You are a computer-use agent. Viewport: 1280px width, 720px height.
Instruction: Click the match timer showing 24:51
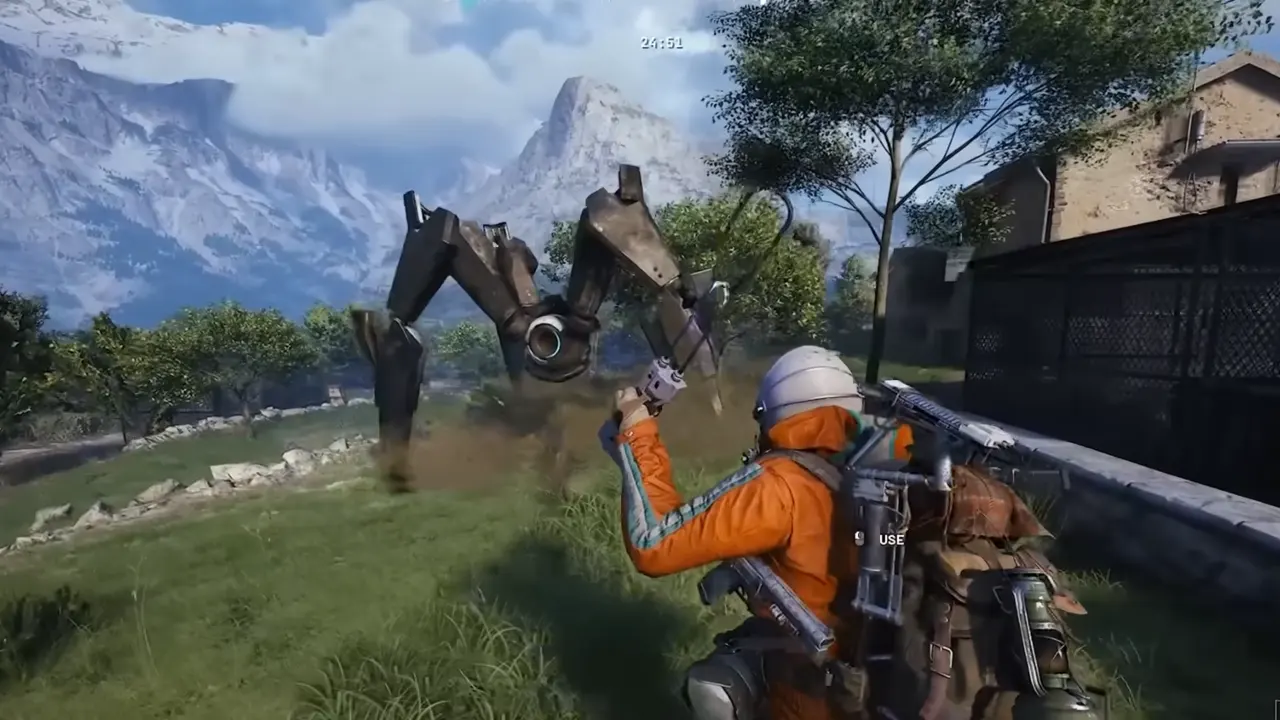tap(660, 42)
